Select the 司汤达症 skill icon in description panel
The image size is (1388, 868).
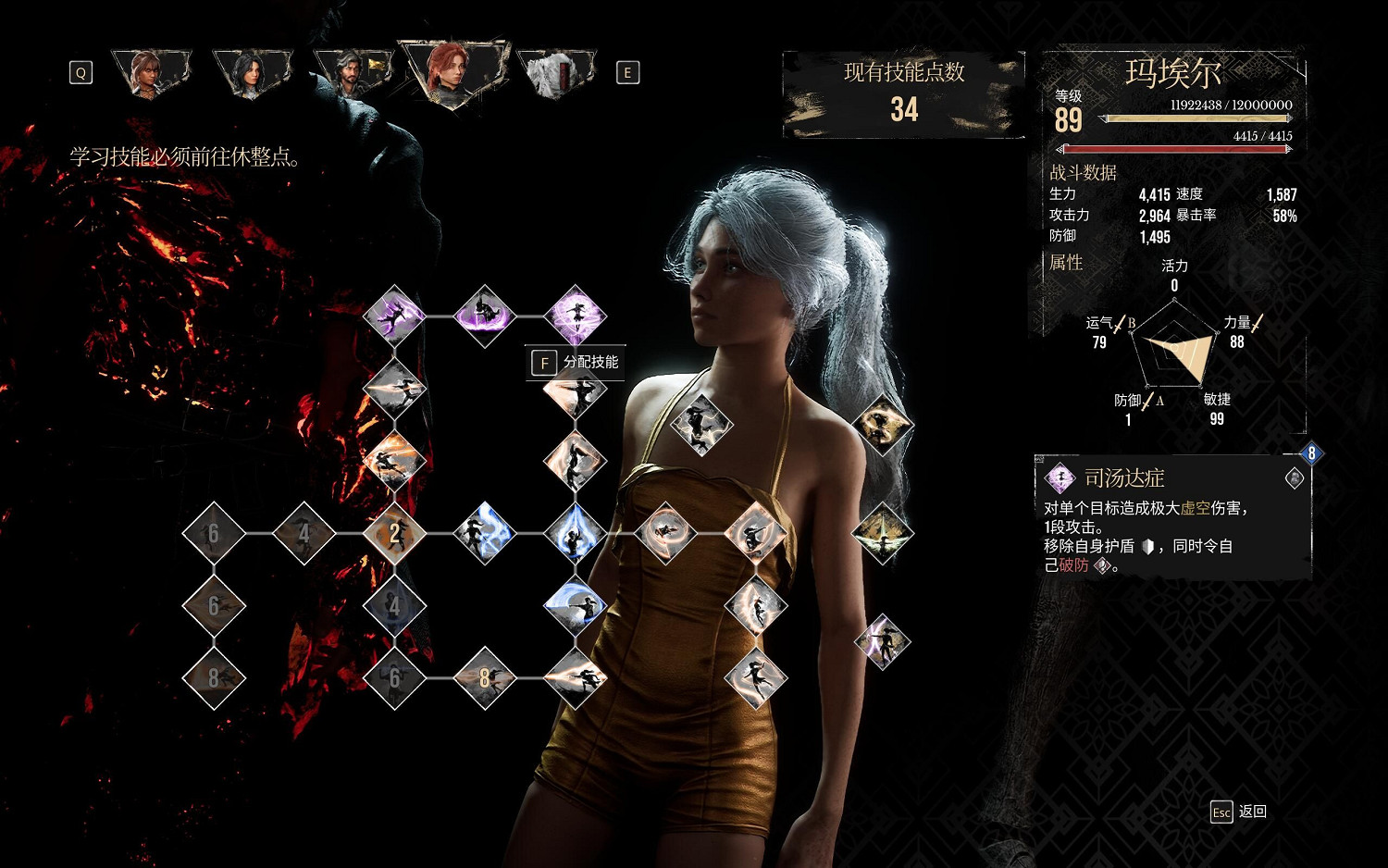click(x=1060, y=478)
